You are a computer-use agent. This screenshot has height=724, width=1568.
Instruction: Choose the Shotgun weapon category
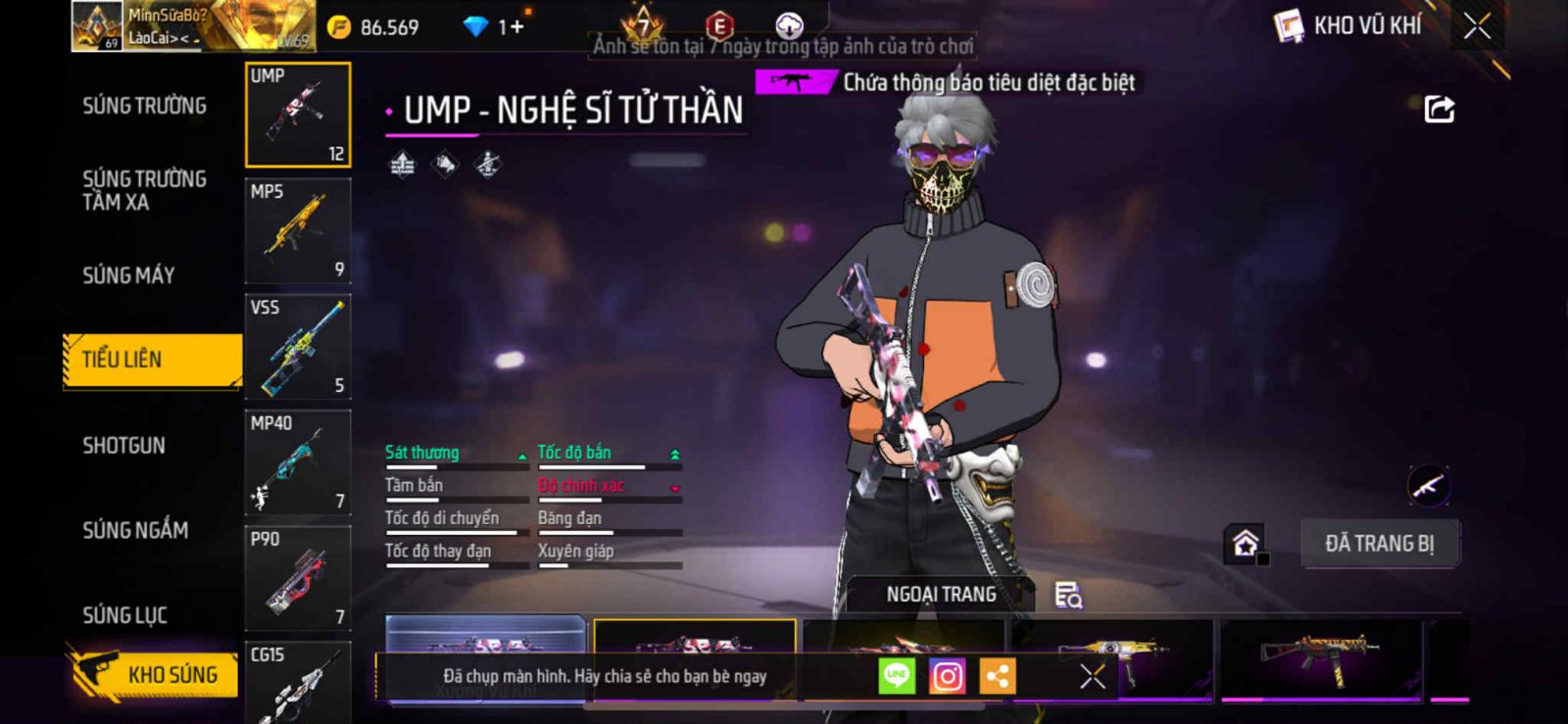click(123, 446)
